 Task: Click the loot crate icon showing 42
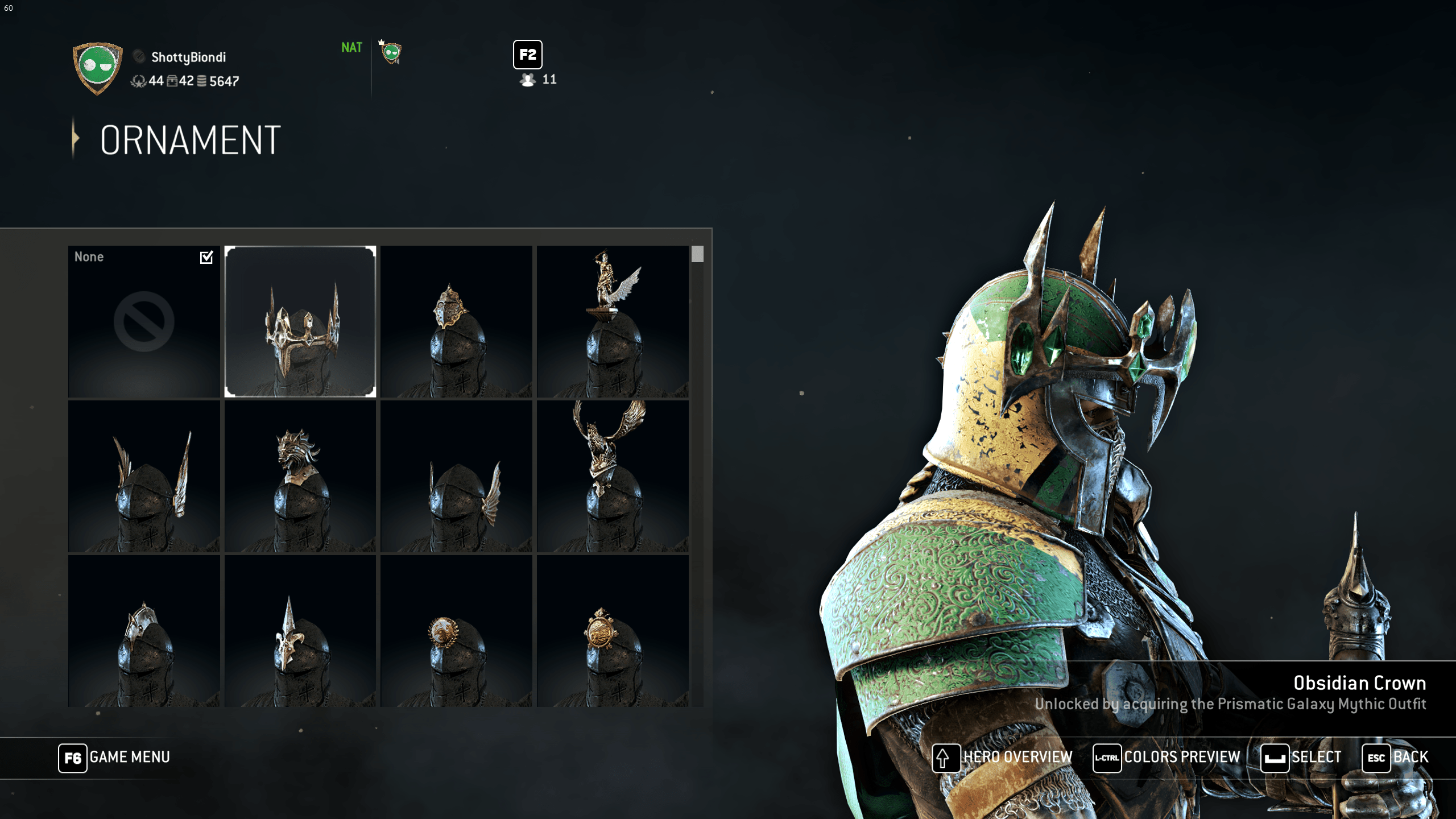point(172,82)
